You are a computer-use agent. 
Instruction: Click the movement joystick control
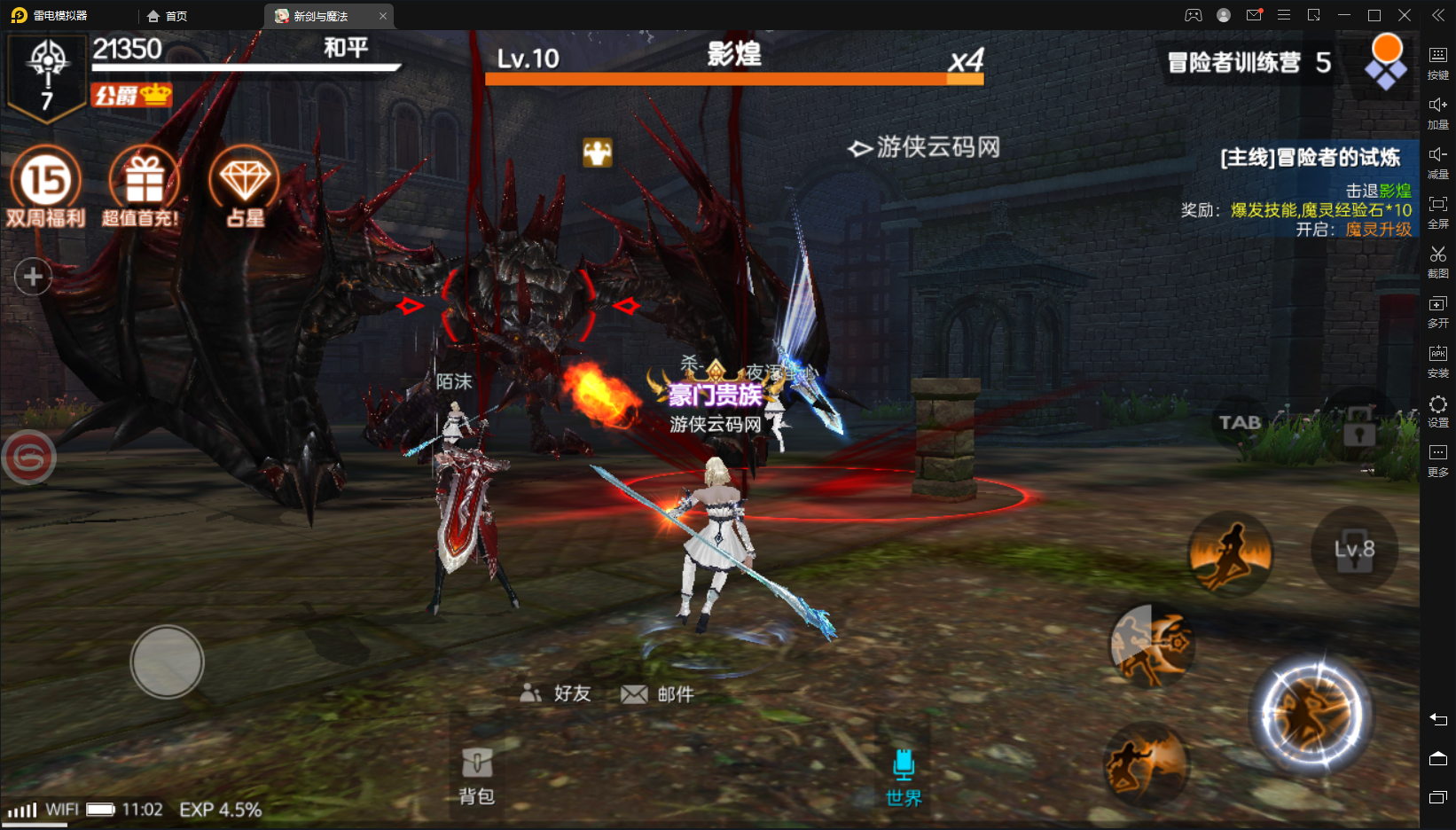(x=167, y=662)
